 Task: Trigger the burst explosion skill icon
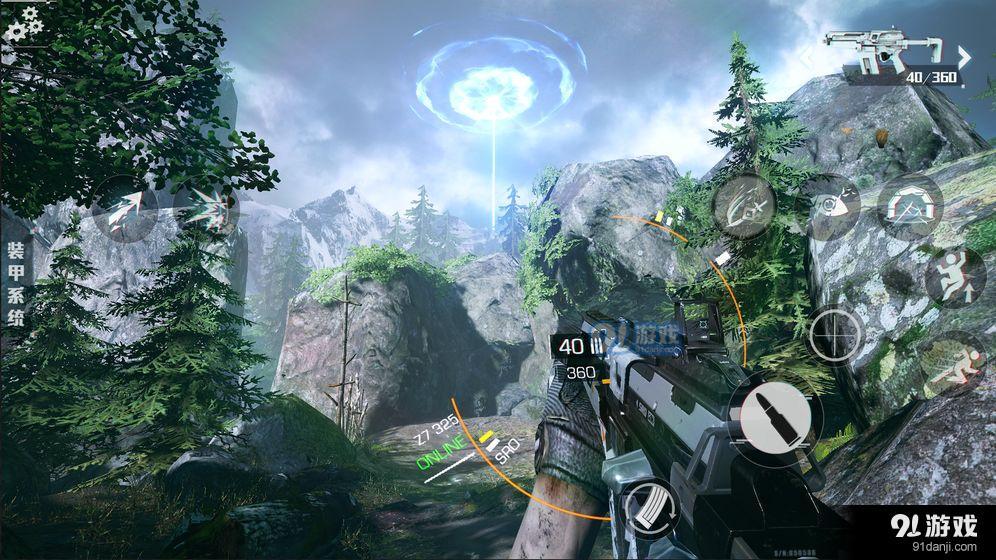[206, 208]
